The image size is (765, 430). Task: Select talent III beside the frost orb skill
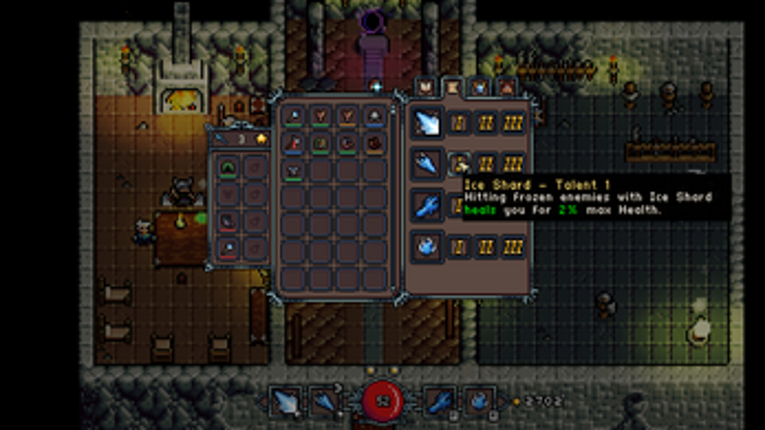pyautogui.click(x=514, y=246)
